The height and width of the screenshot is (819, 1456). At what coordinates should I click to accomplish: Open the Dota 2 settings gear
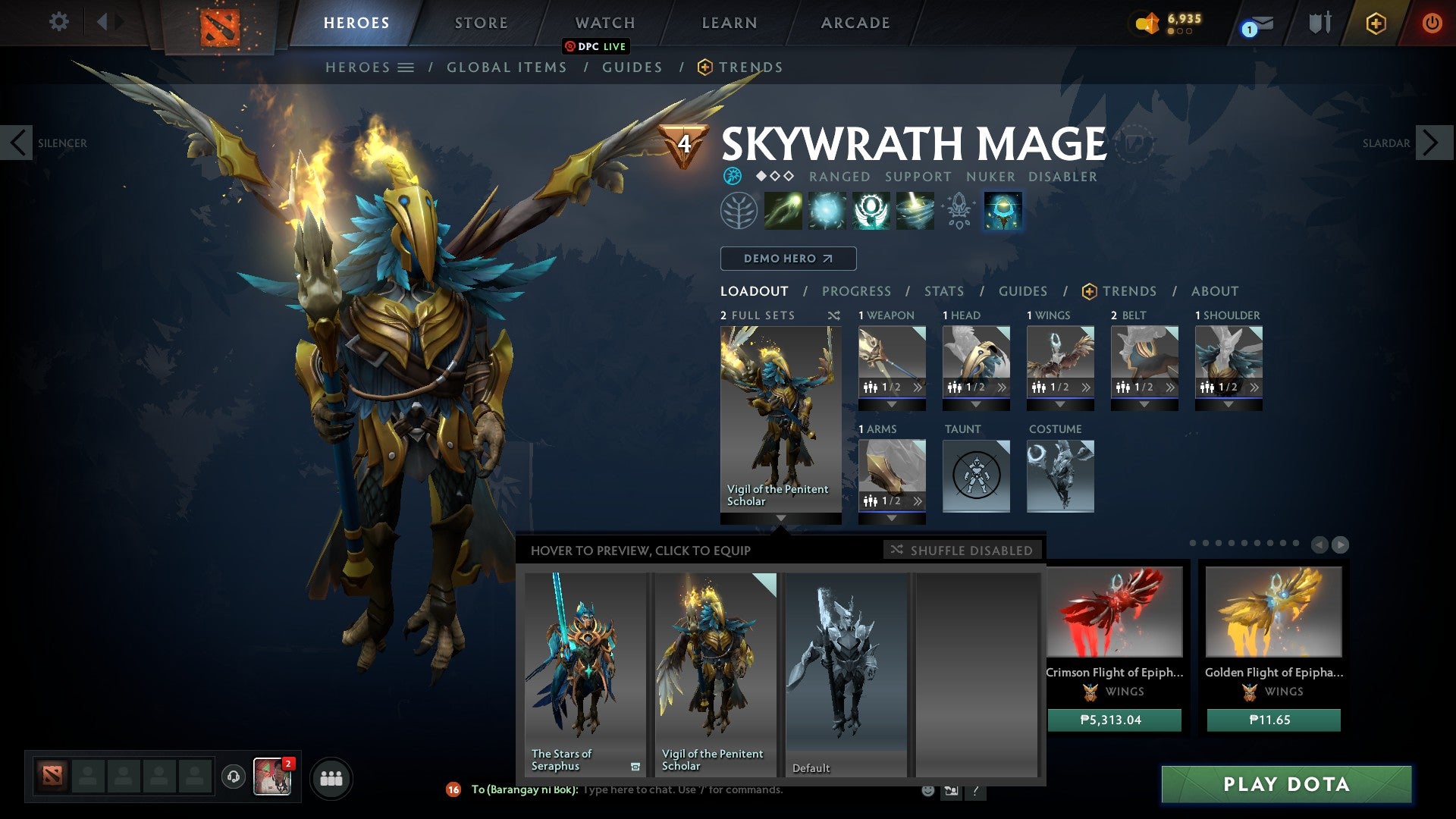pos(58,22)
